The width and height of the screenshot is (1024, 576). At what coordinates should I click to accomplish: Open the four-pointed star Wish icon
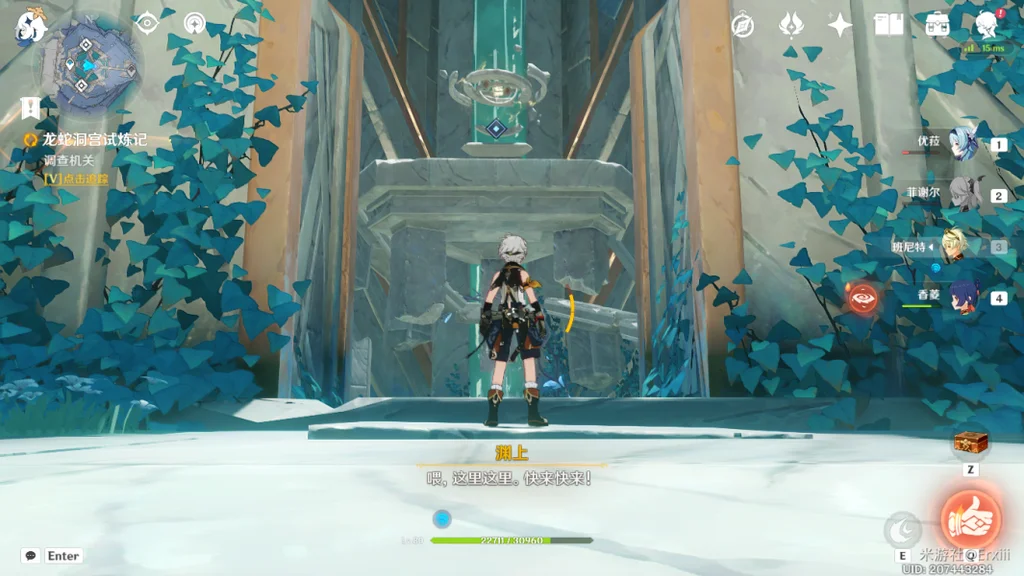coord(840,25)
